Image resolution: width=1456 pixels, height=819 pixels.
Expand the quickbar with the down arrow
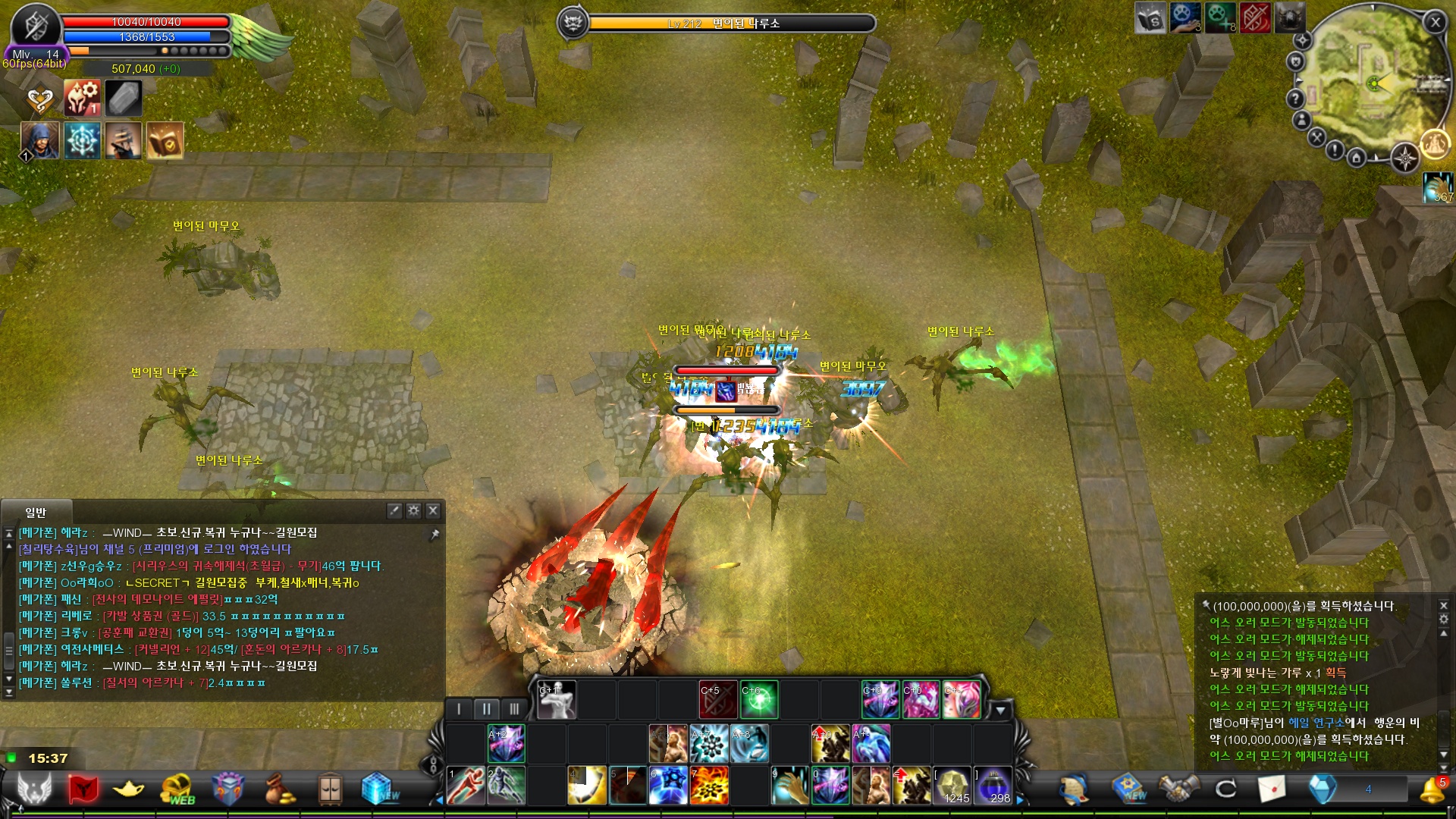(1000, 711)
